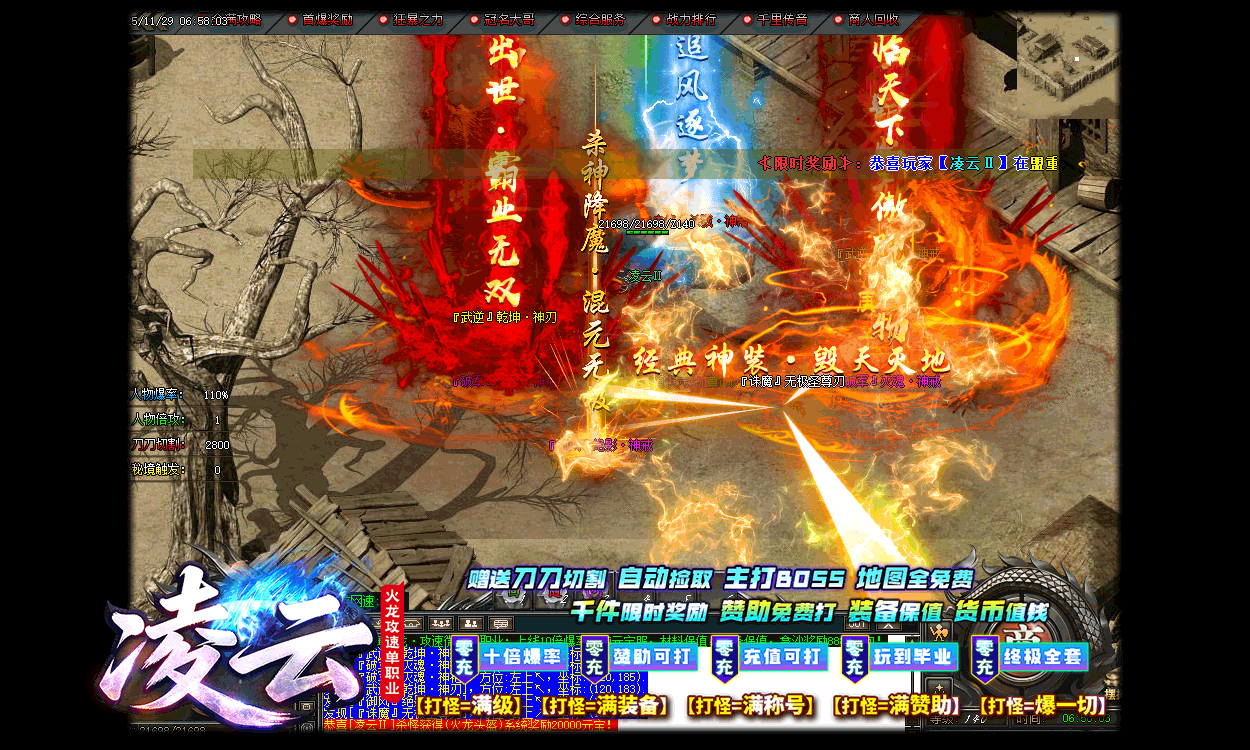Open the 冠名大哥 menu
This screenshot has width=1250, height=750.
pyautogui.click(x=509, y=20)
